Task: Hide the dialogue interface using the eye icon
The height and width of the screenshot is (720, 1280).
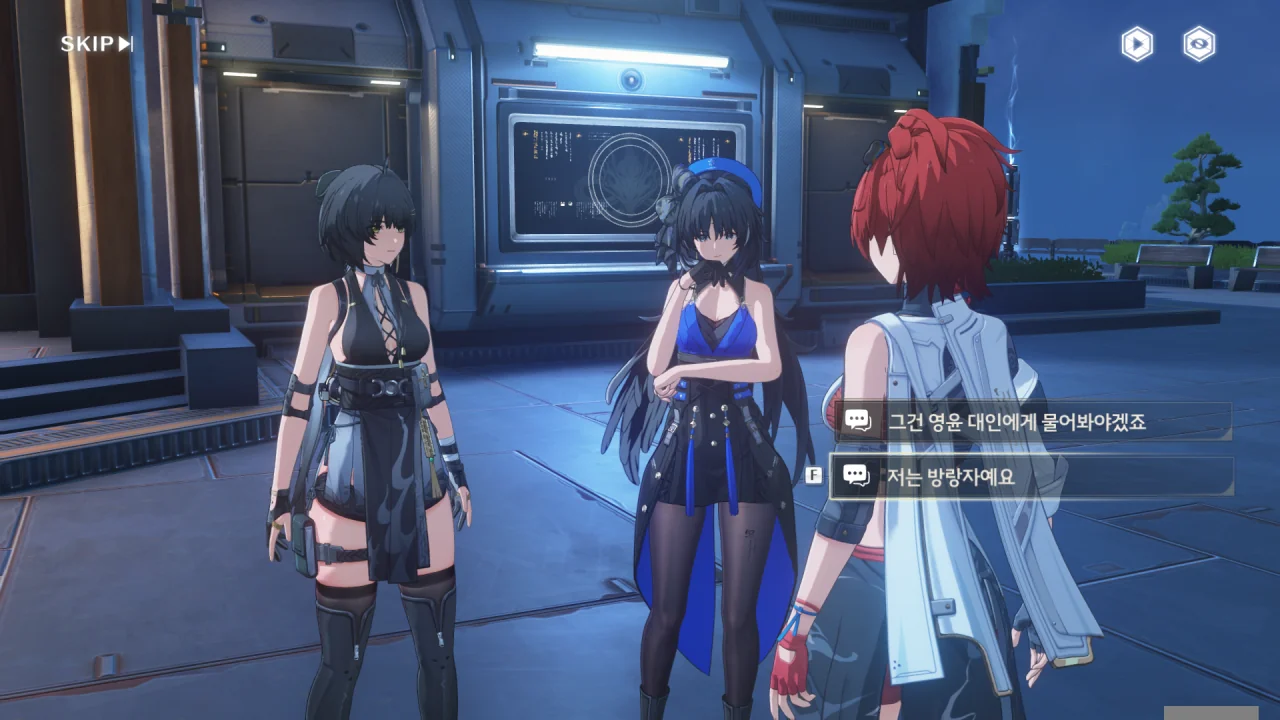Action: [1199, 44]
